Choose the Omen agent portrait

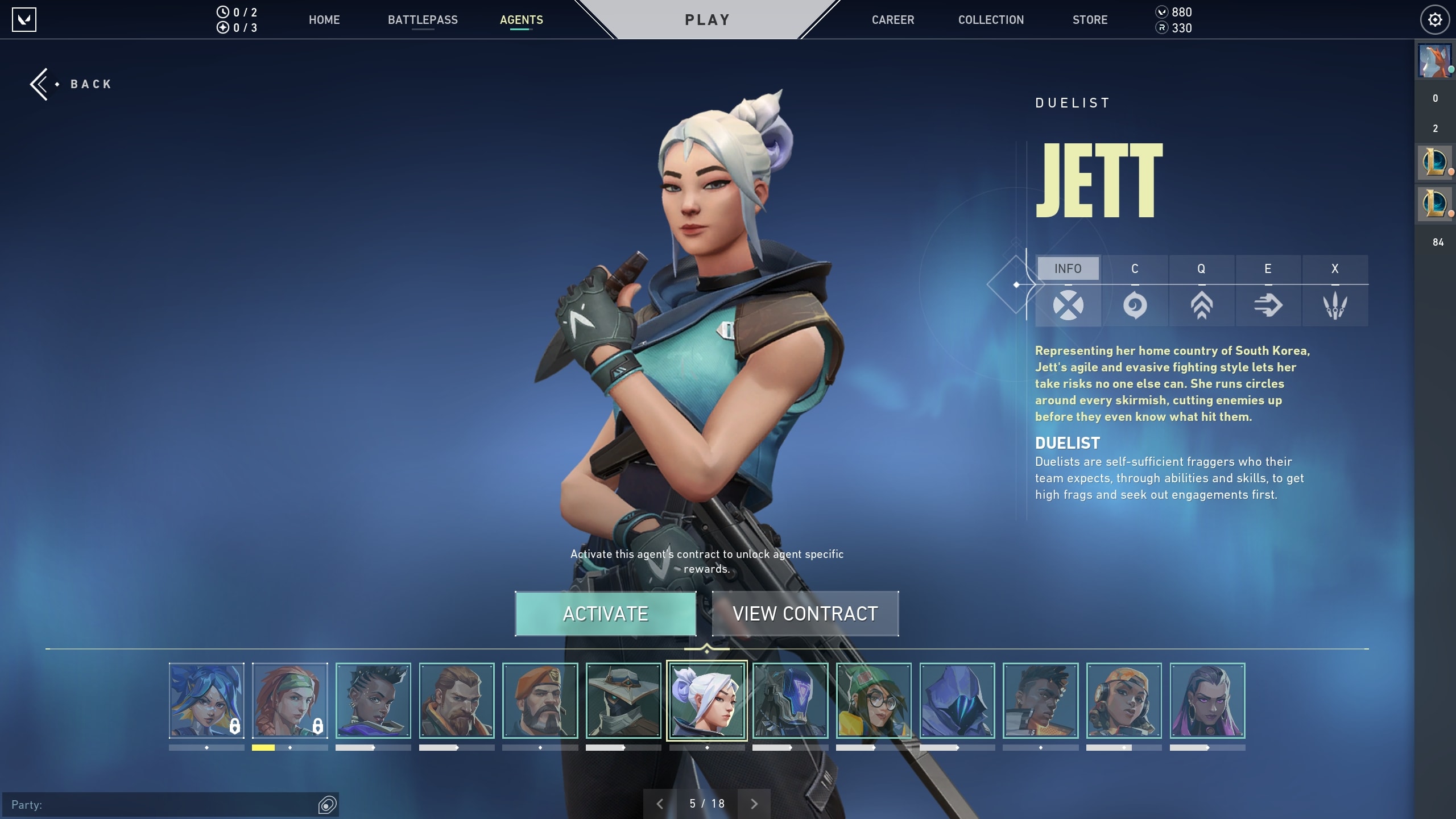click(x=957, y=701)
